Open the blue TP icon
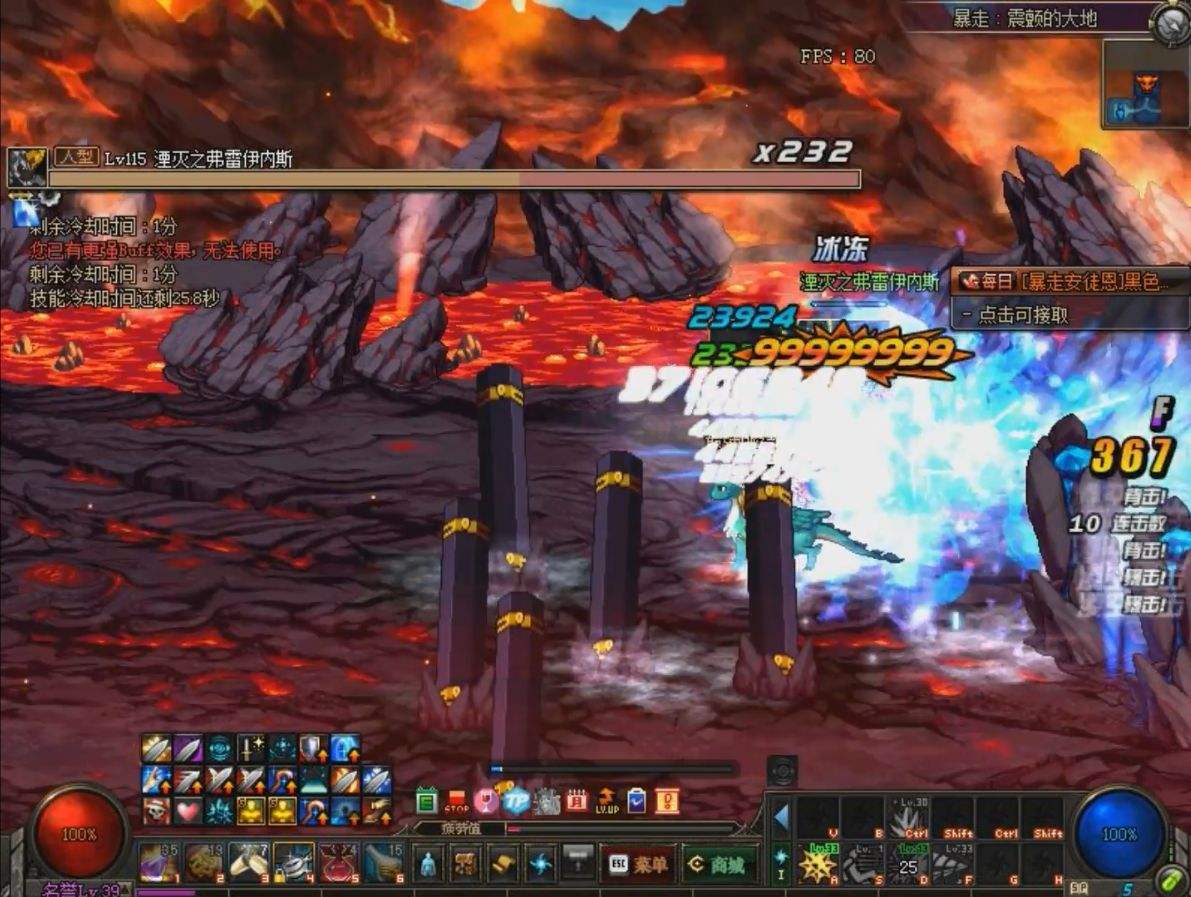Screen dimensions: 1191x897 click(516, 801)
